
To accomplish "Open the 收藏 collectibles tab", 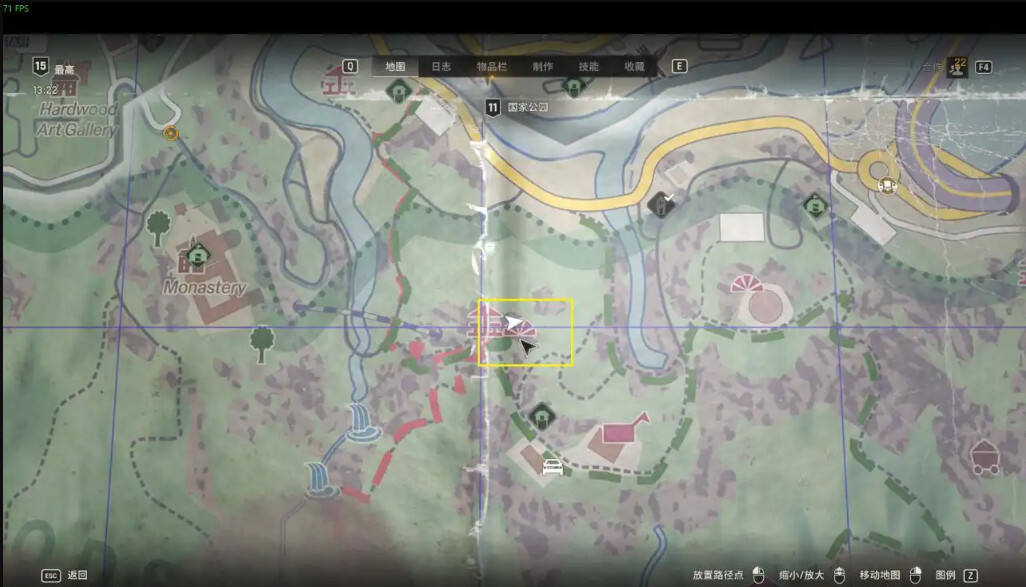I will [634, 67].
